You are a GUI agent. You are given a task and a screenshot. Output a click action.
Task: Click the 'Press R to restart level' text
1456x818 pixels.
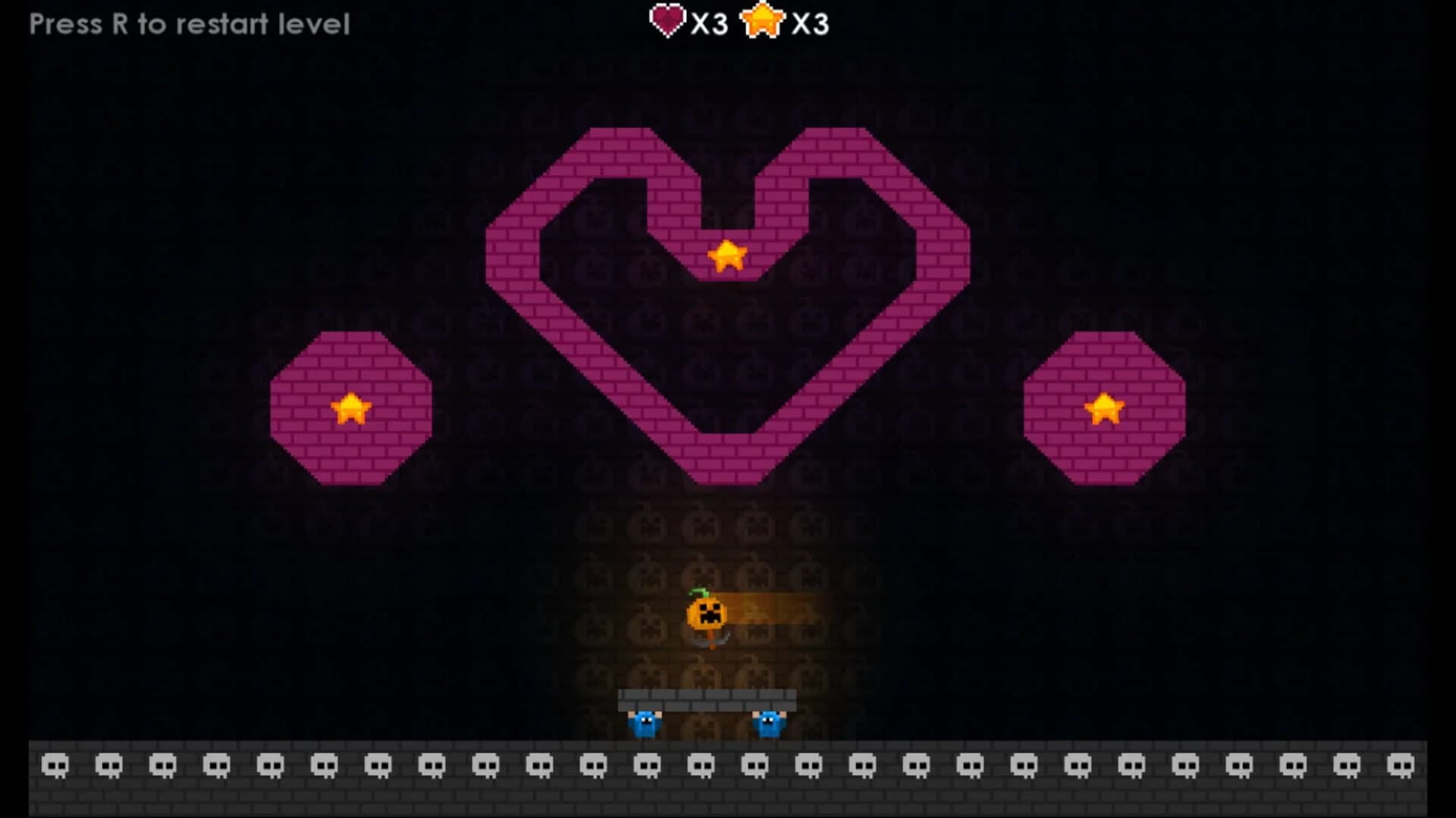pyautogui.click(x=188, y=23)
